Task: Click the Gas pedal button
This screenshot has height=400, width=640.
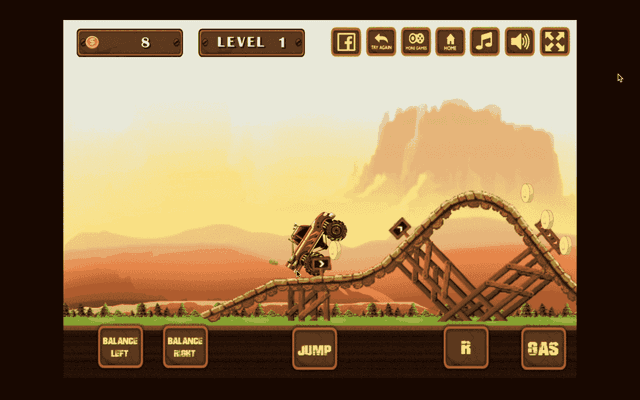Action: click(543, 349)
